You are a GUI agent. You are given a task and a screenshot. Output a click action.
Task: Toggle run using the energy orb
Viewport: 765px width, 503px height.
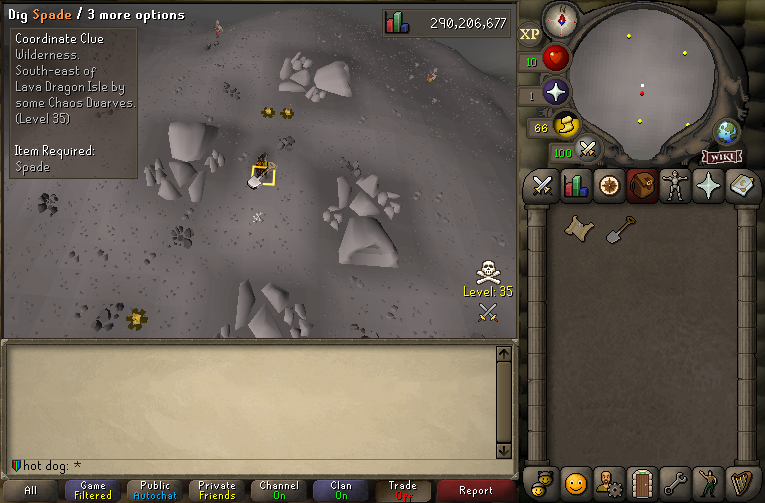[x=565, y=126]
